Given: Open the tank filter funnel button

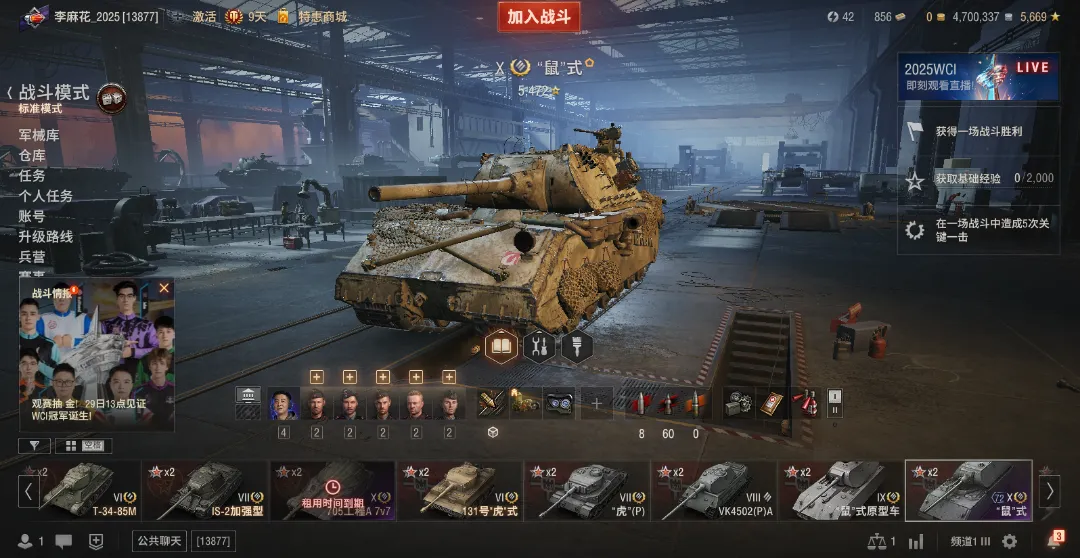Looking at the screenshot, I should pyautogui.click(x=34, y=446).
